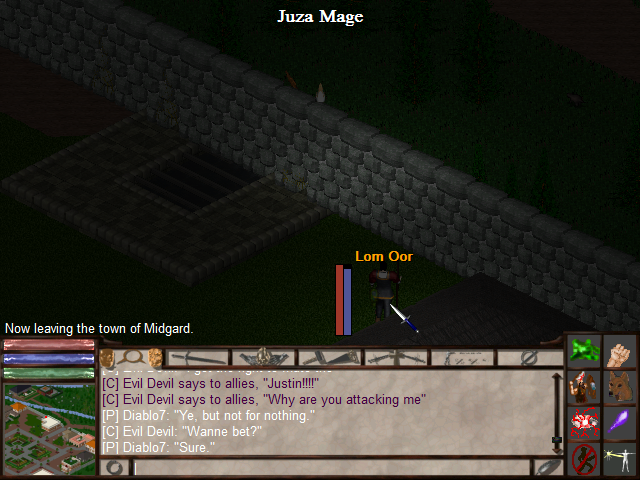
Task: Open the magnifier and masks tab
Action: 132,357
